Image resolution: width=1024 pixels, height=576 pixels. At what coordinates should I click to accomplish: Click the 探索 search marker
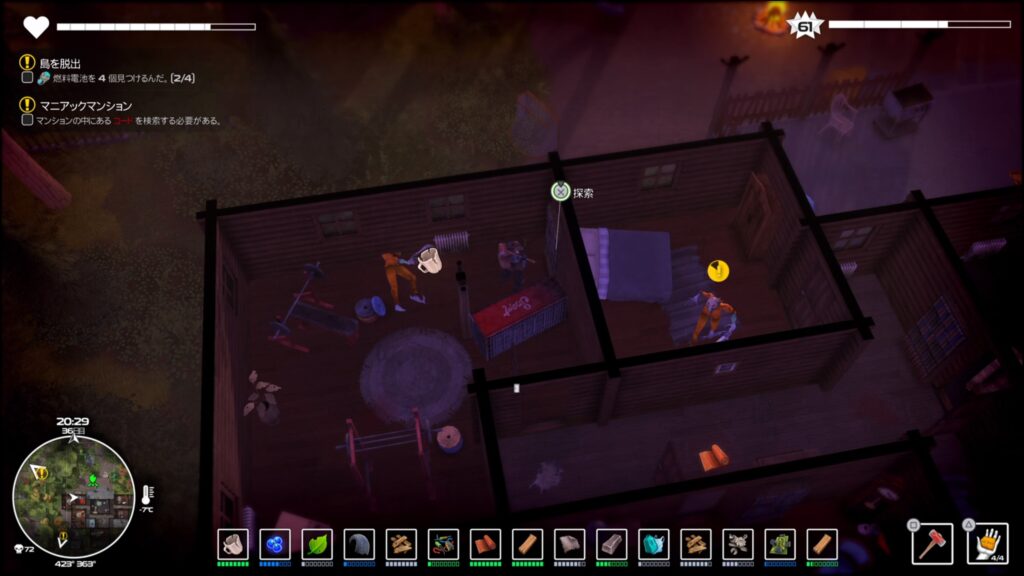click(560, 192)
